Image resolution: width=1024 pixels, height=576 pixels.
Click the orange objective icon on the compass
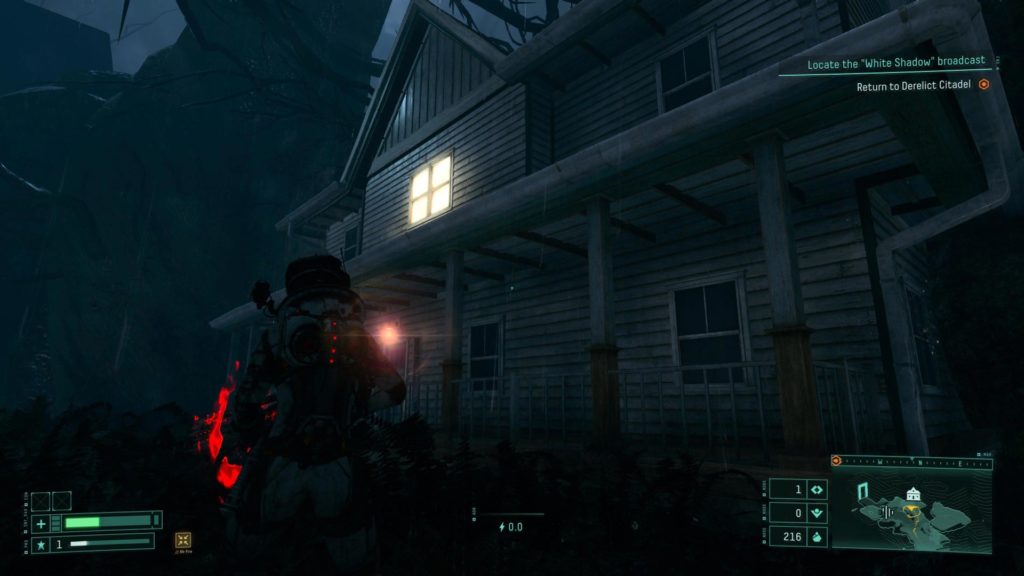[x=838, y=462]
